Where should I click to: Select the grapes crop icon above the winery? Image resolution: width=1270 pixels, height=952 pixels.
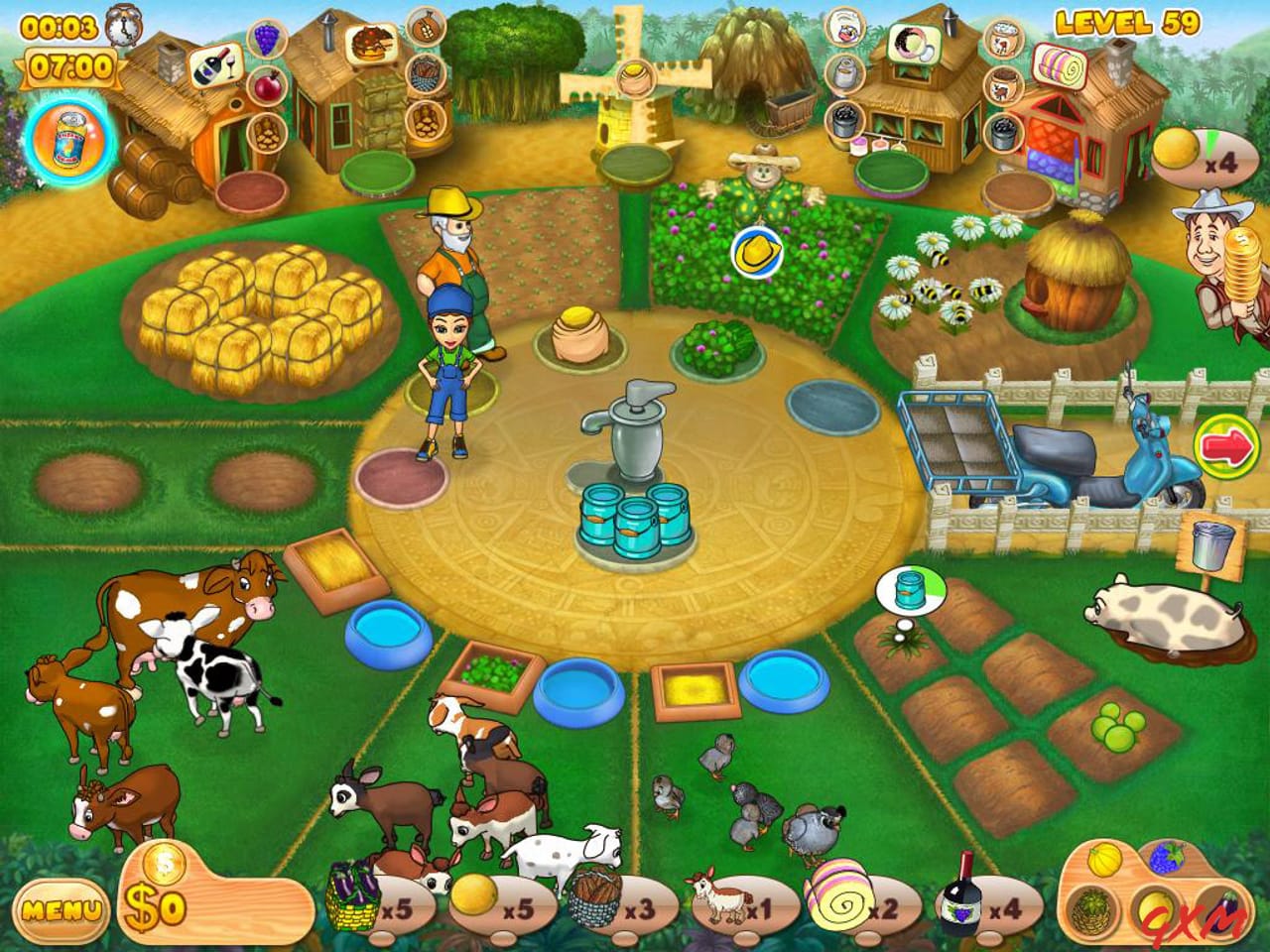(x=267, y=38)
